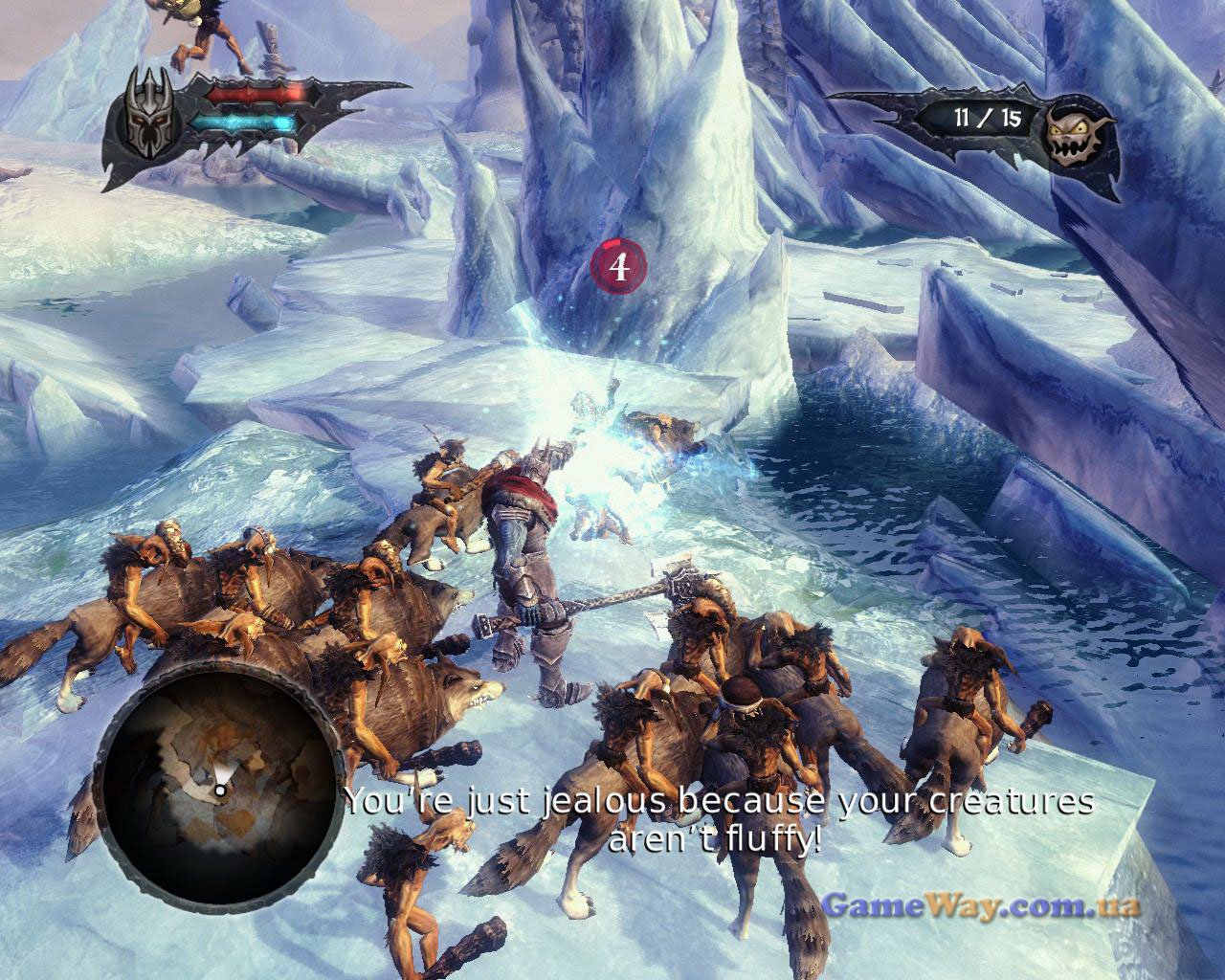Open the GameWay.com.ua watermark link
The height and width of the screenshot is (980, 1225).
click(982, 904)
